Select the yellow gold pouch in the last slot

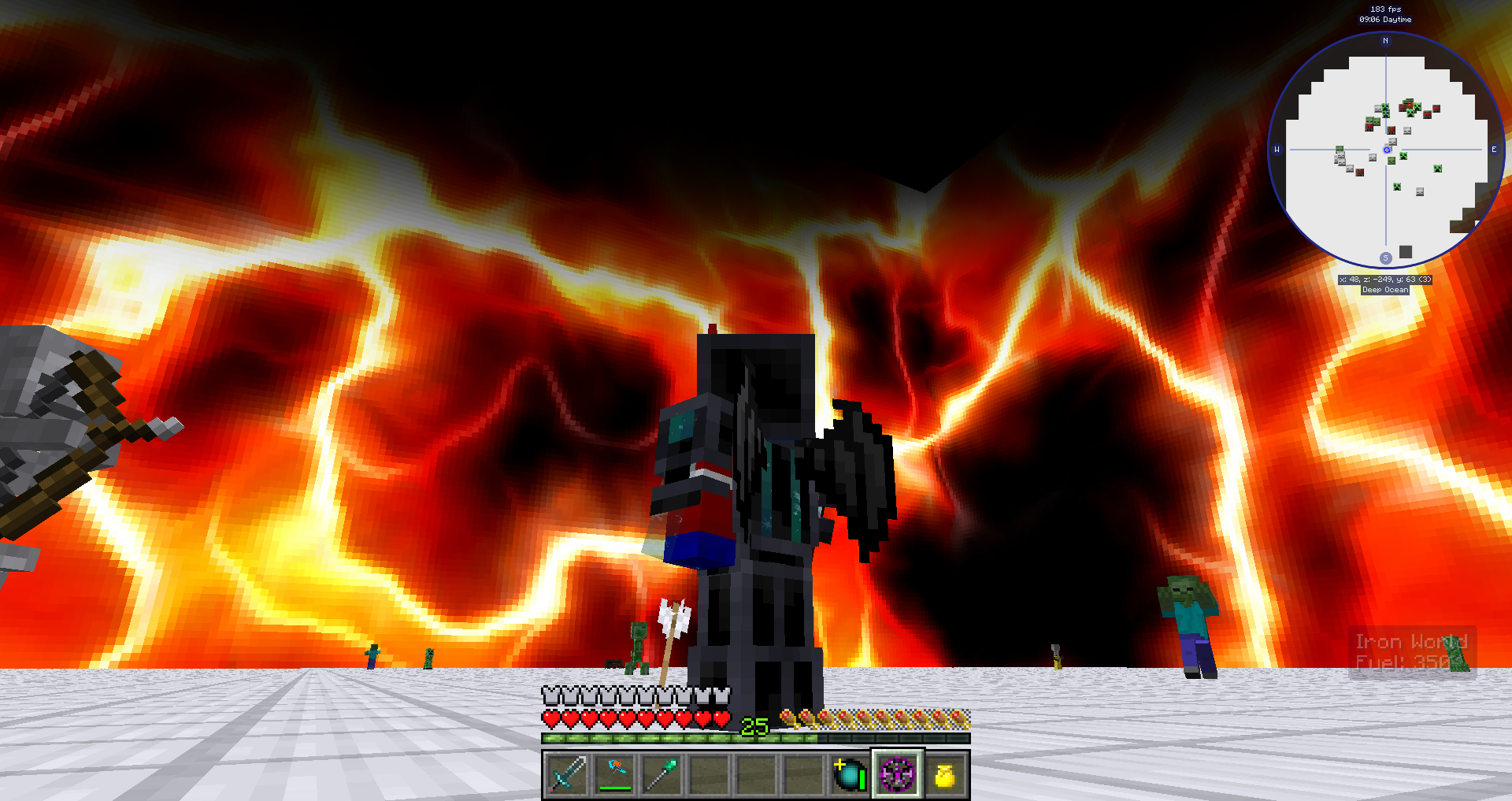tap(944, 776)
